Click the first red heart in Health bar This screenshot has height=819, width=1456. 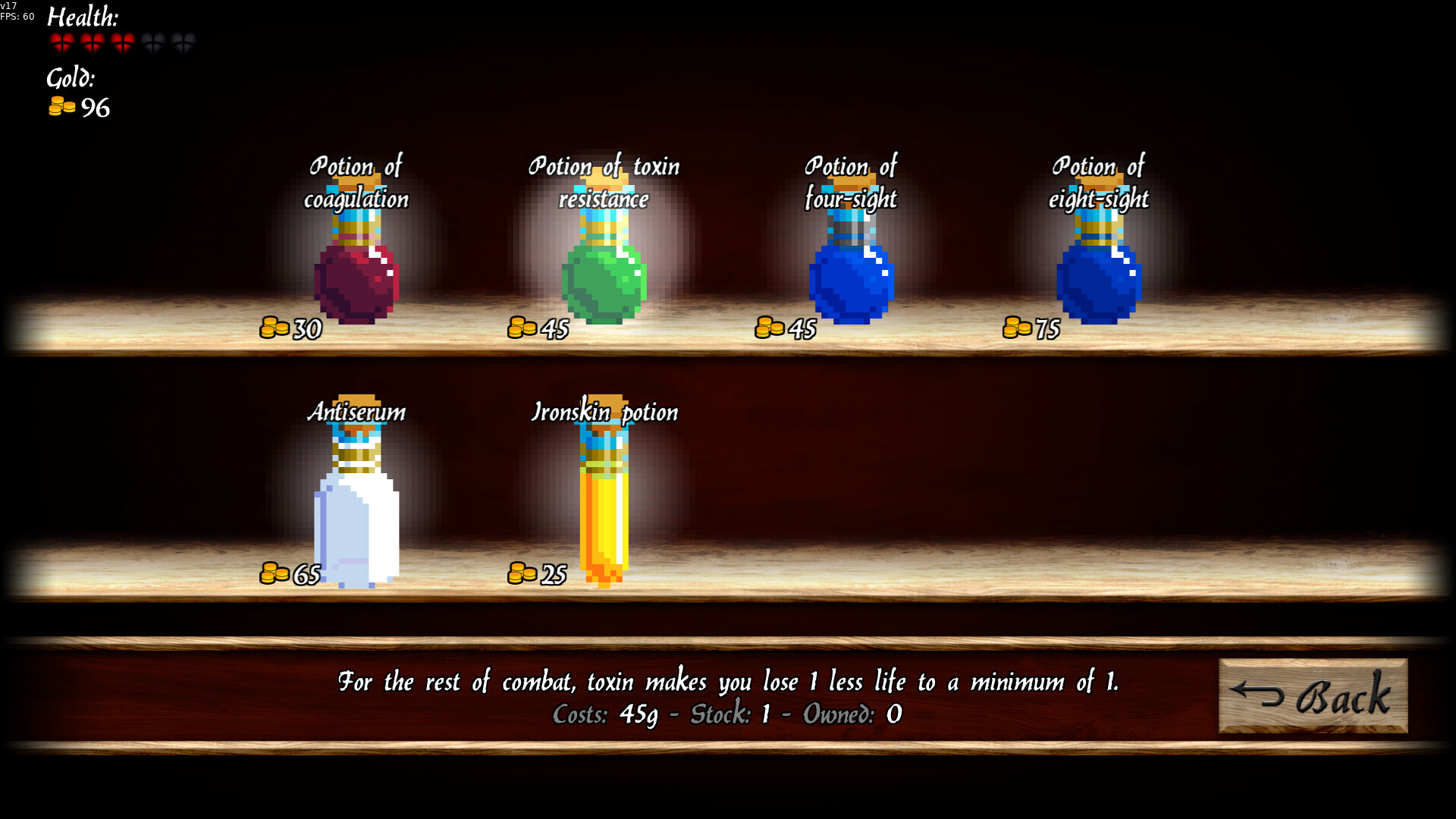[x=63, y=42]
